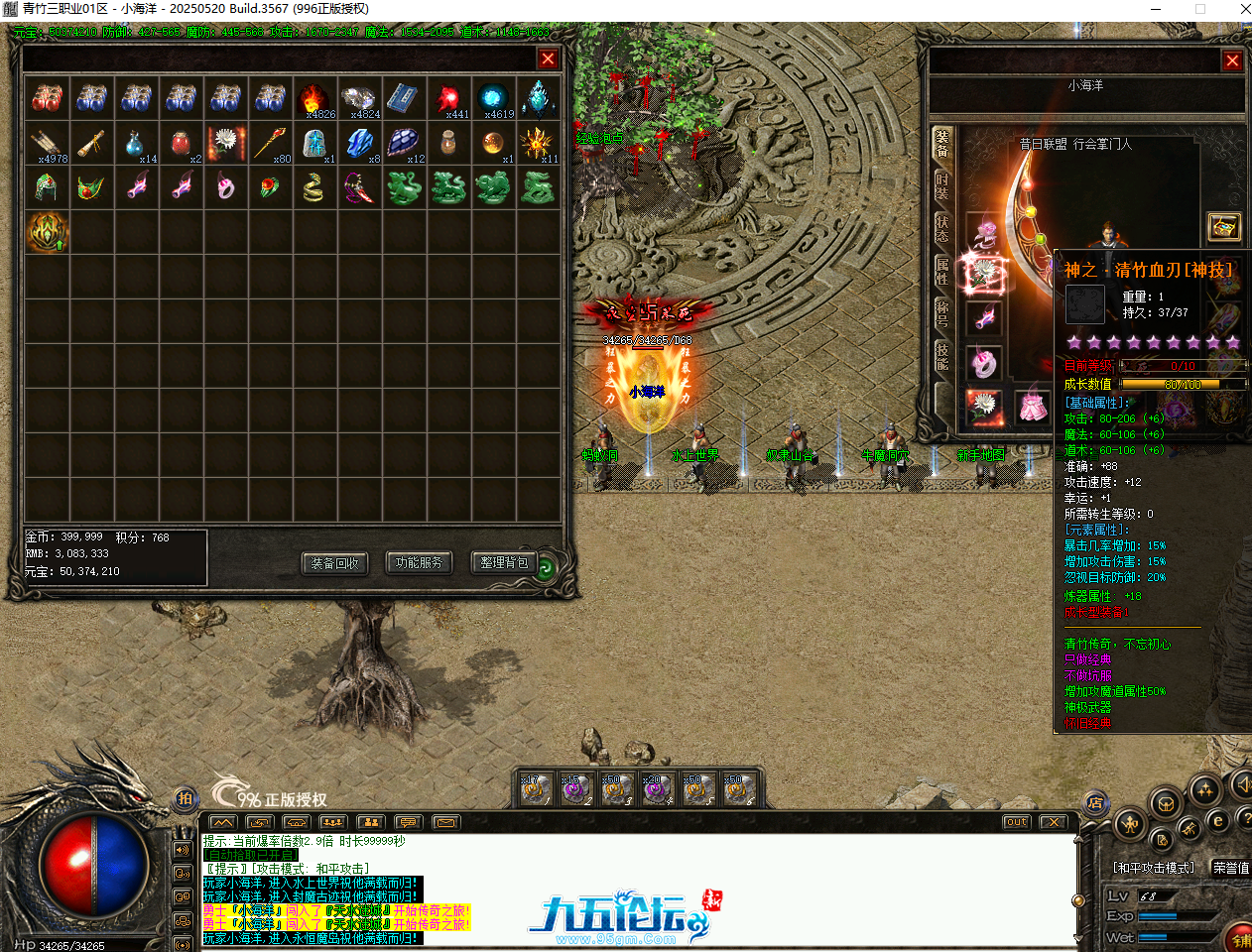1252x952 pixels.
Task: Sort the bag with 整理背包
Action: click(503, 563)
